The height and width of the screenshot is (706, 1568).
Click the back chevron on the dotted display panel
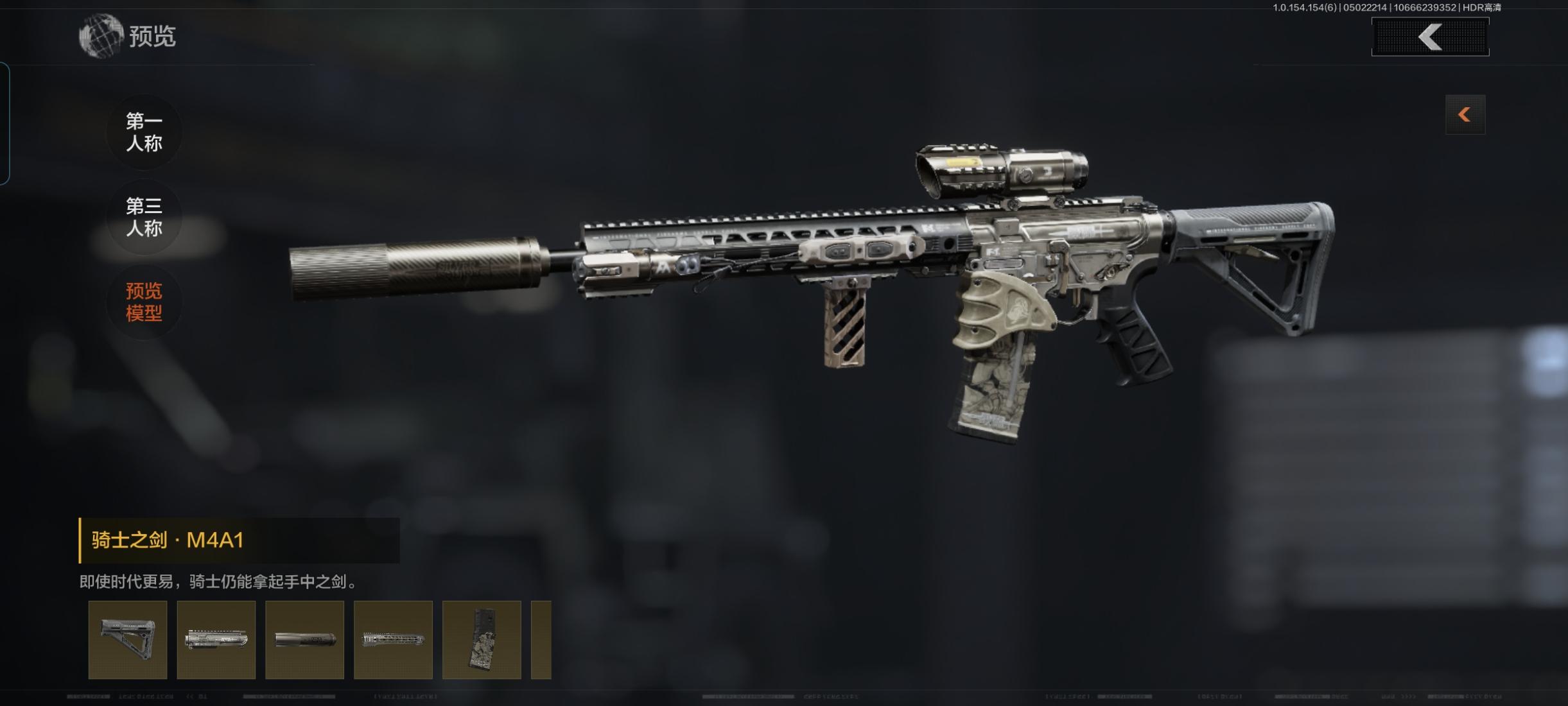coord(1430,37)
